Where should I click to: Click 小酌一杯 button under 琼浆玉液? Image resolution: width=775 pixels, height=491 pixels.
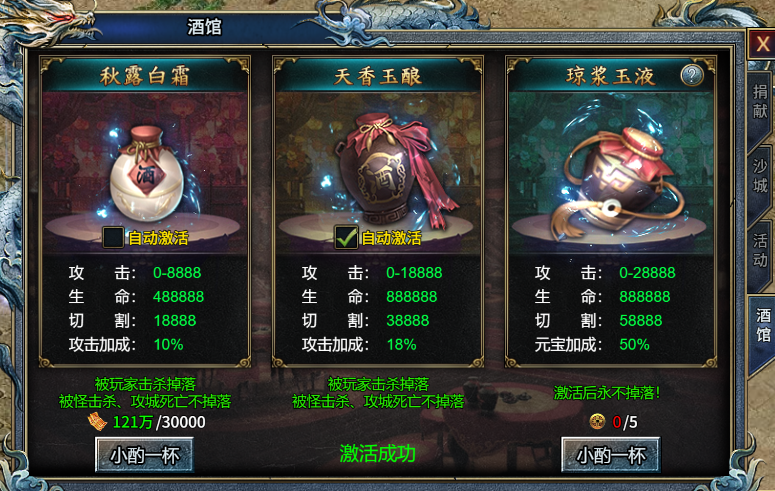pos(610,456)
